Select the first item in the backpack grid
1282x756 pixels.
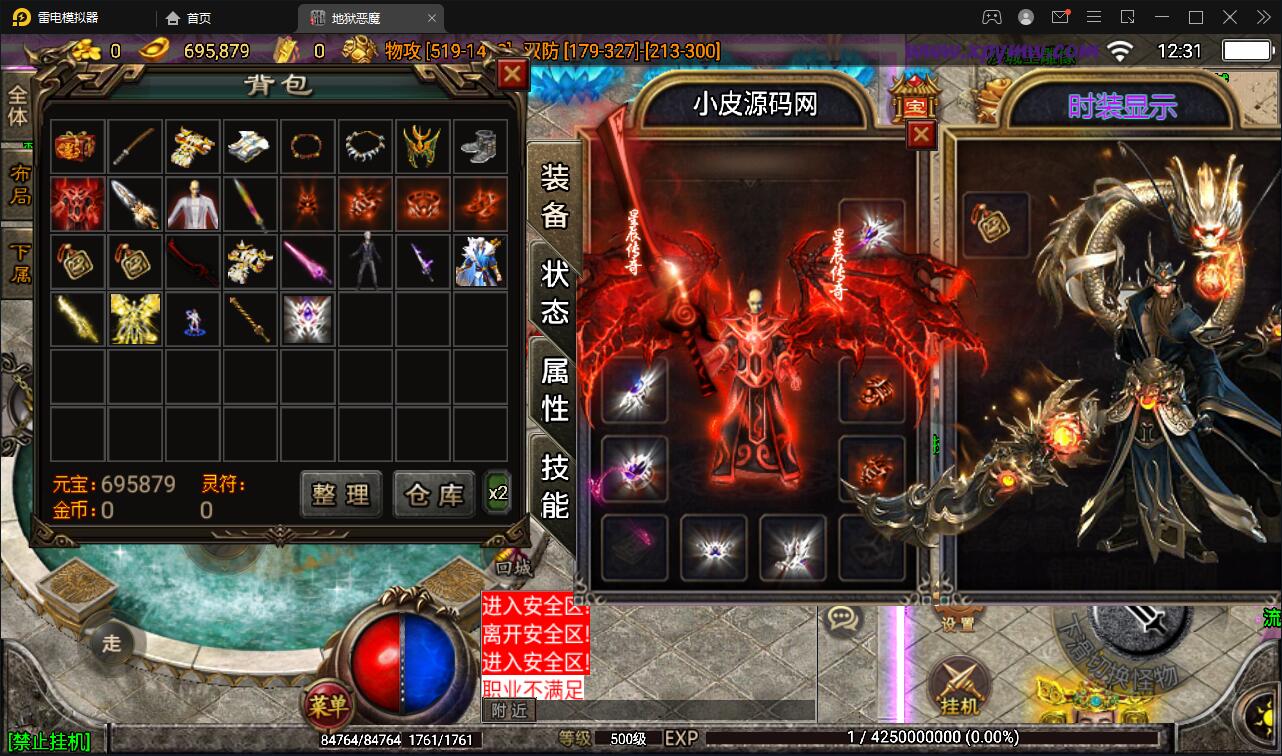[x=77, y=145]
